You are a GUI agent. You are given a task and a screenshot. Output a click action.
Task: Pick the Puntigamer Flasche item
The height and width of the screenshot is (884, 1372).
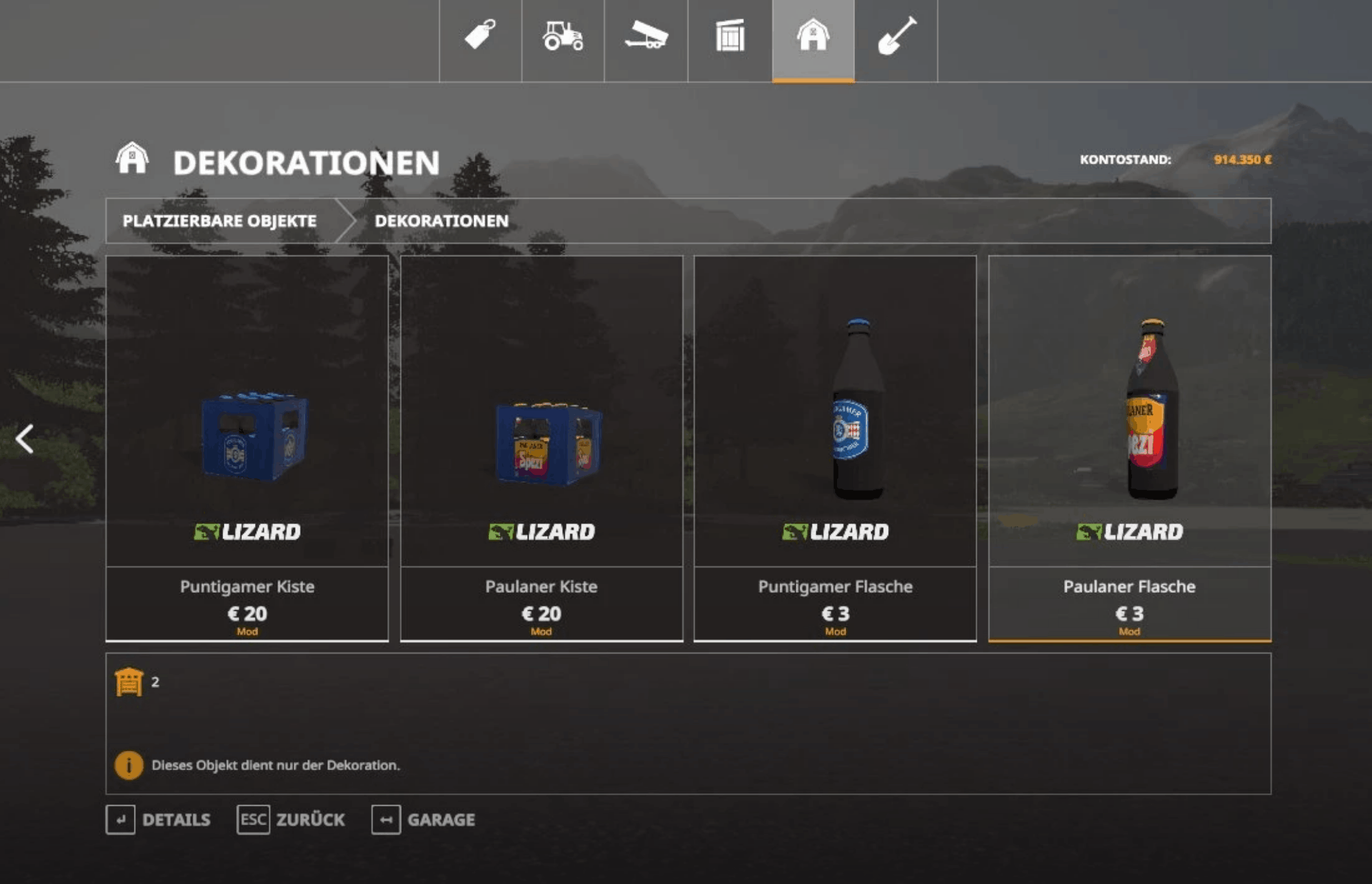835,447
